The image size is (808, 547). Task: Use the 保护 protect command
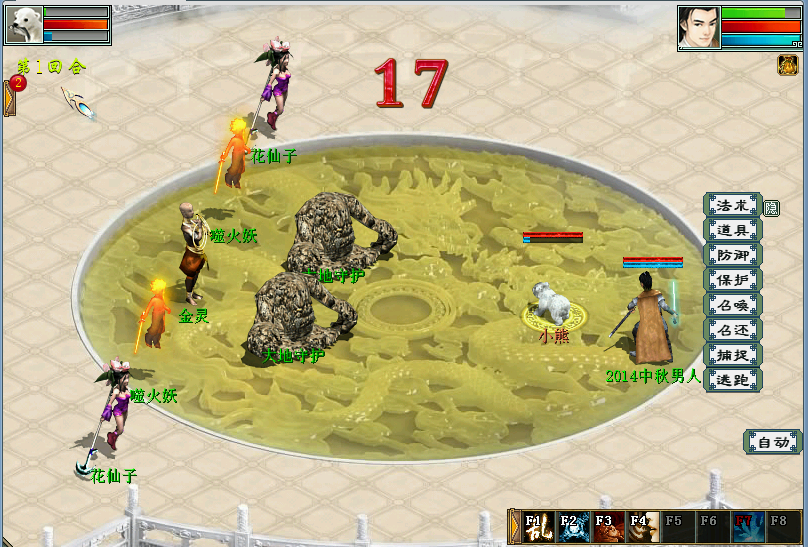point(732,280)
